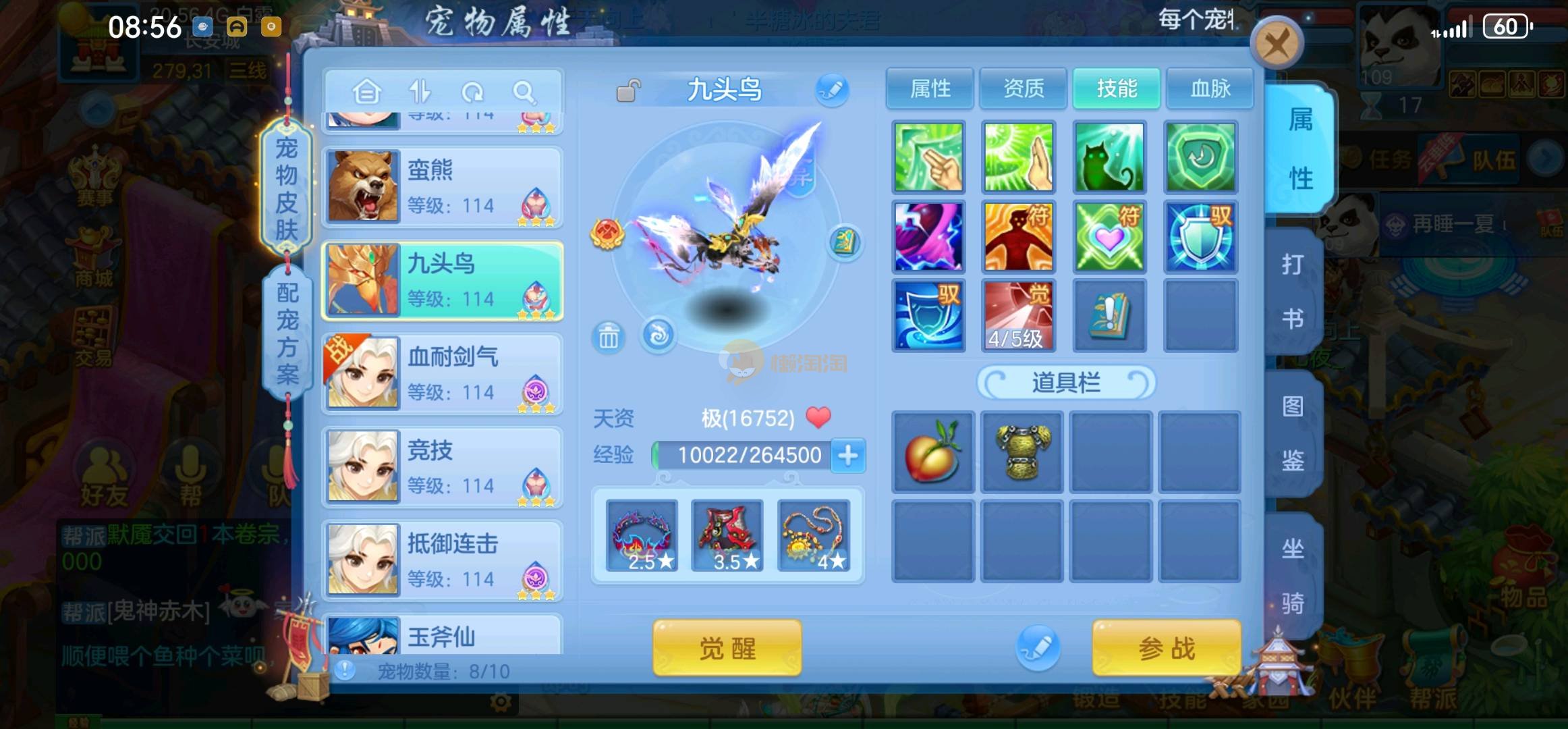Click the search magnifier in pet list

pos(524,91)
